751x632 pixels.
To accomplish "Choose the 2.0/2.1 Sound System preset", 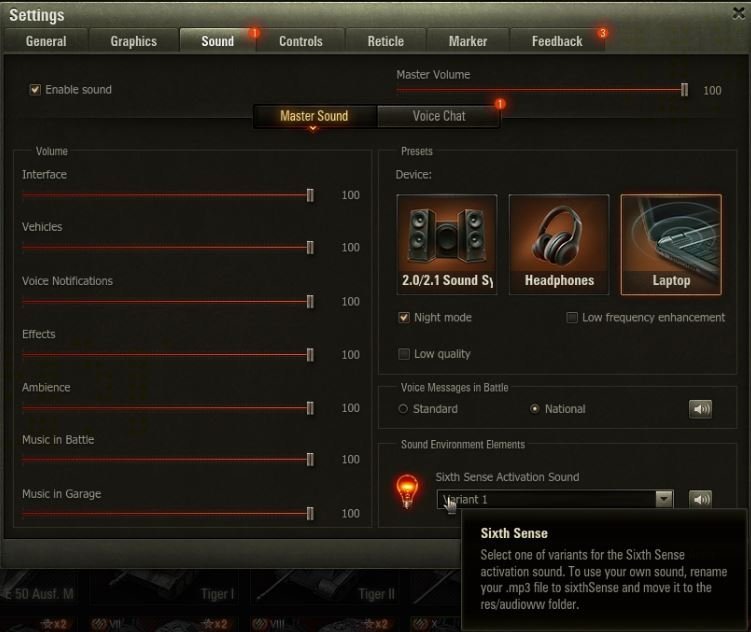I will pyautogui.click(x=447, y=245).
